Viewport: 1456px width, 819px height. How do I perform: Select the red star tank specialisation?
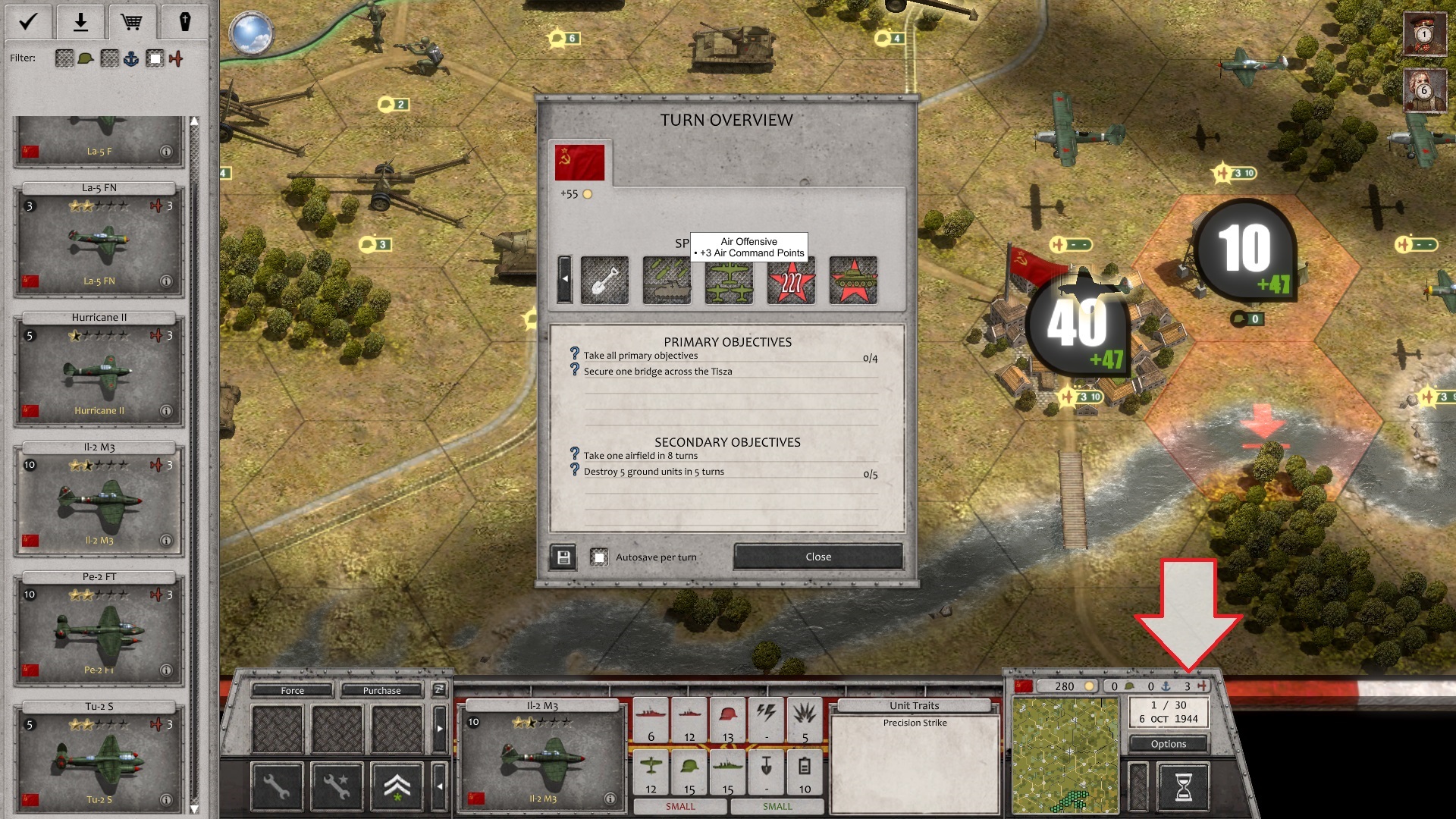pyautogui.click(x=853, y=281)
